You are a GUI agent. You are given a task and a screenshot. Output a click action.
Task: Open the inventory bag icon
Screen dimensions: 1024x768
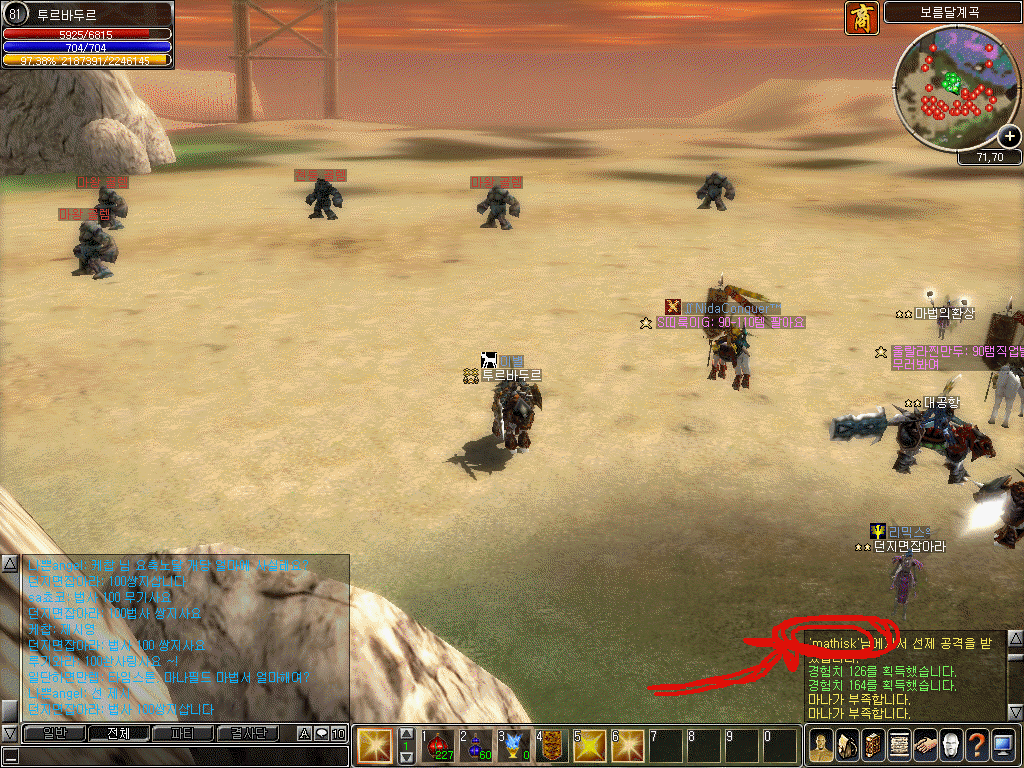click(x=846, y=745)
